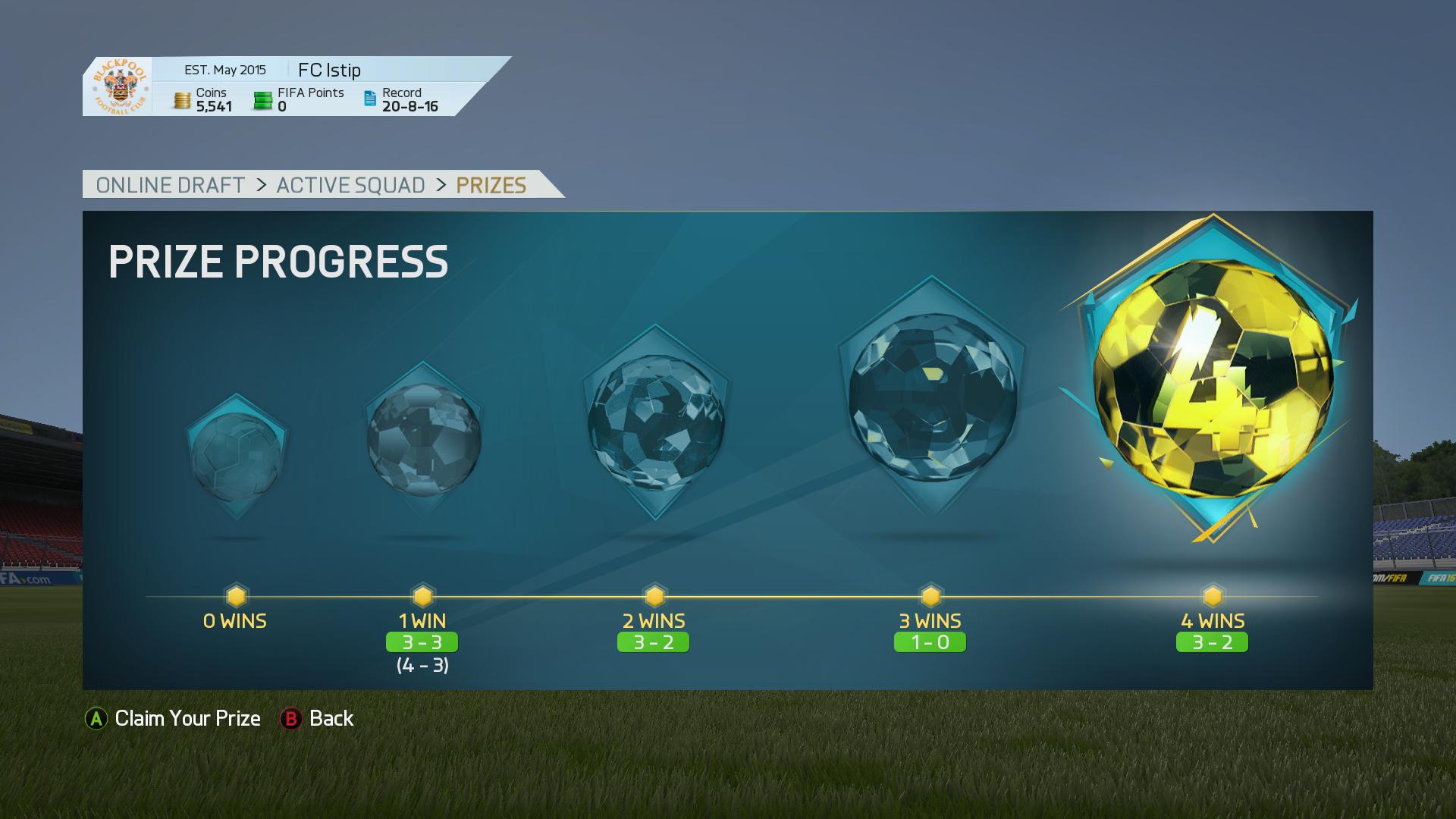Choose the 1 Win hexagon marker
This screenshot has width=1456, height=819.
click(422, 595)
